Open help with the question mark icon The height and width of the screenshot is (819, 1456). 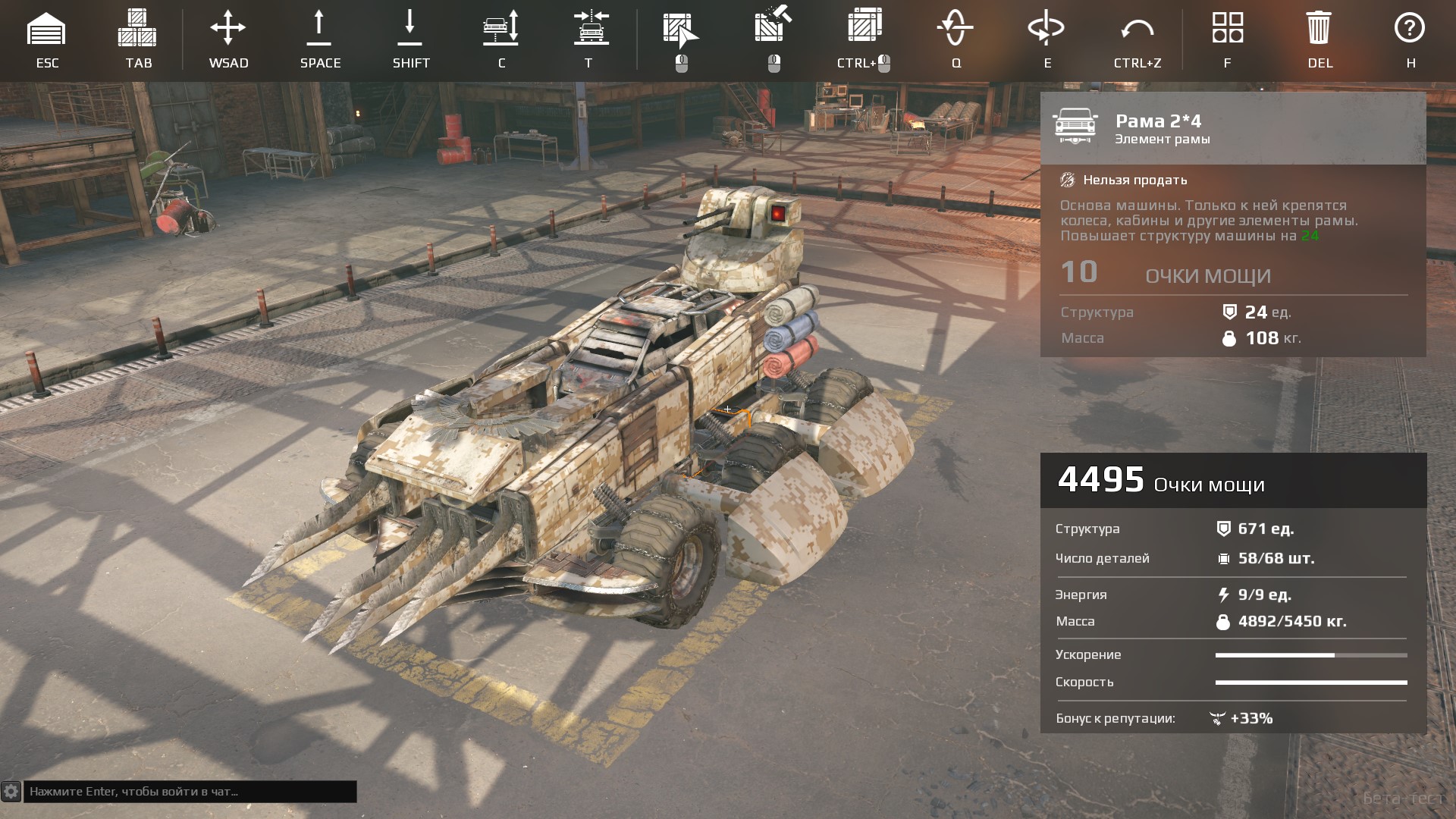(1410, 28)
